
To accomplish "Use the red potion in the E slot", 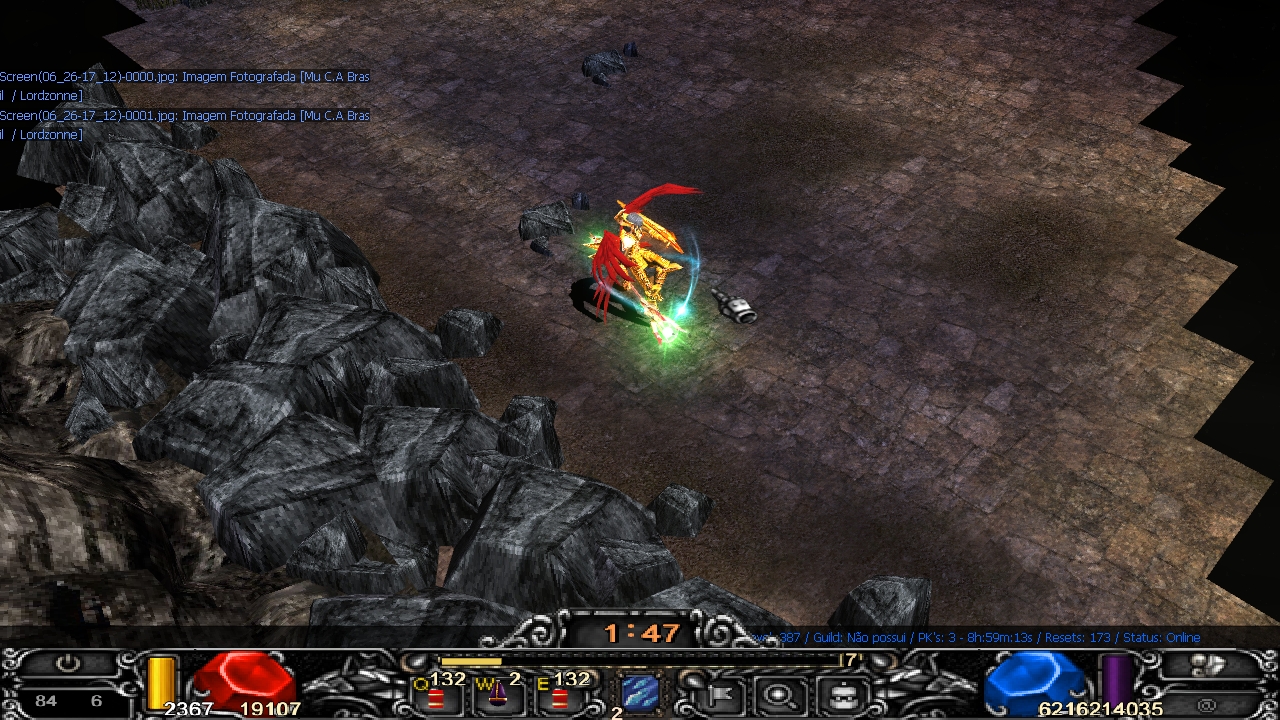I will click(x=559, y=697).
